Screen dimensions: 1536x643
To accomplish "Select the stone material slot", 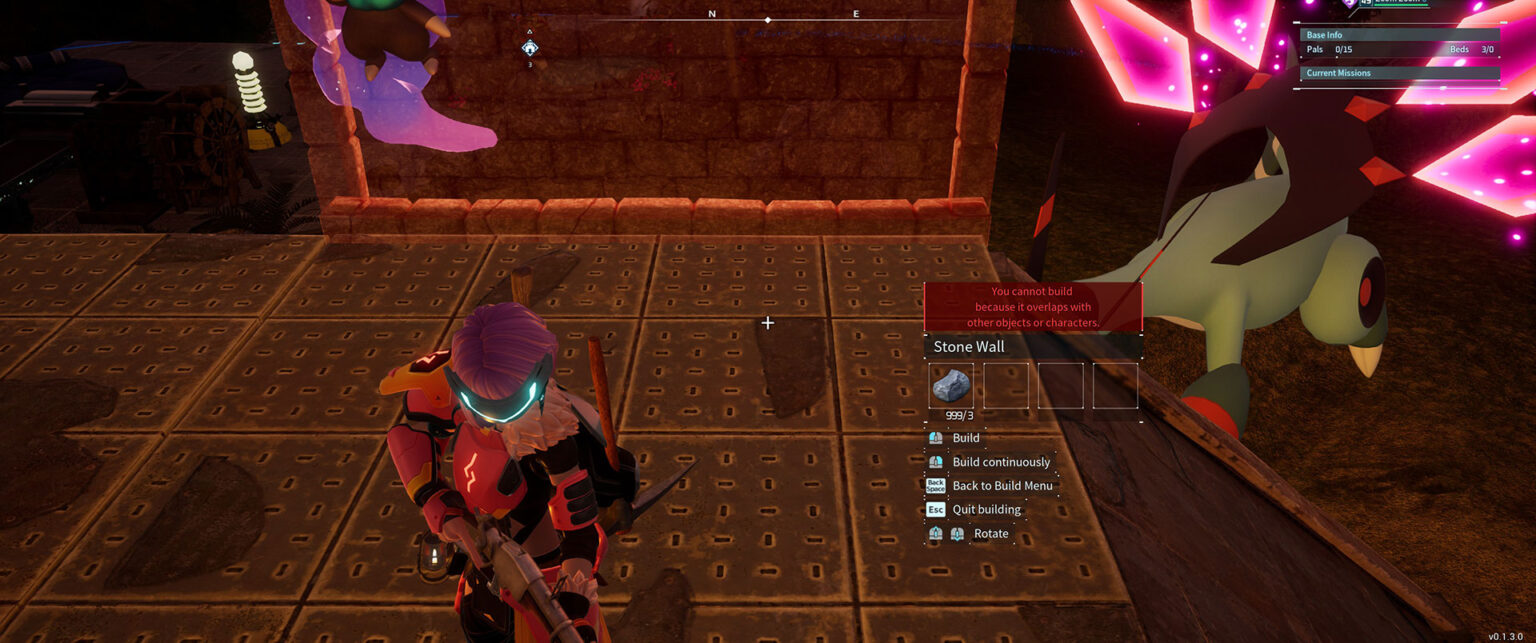I will [x=950, y=385].
